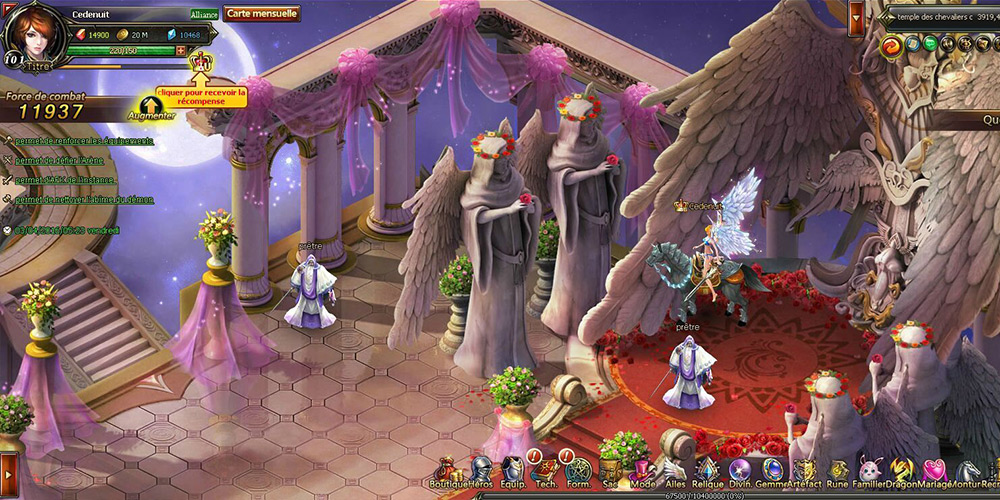
Task: Open the Boutique shop
Action: tap(447, 471)
